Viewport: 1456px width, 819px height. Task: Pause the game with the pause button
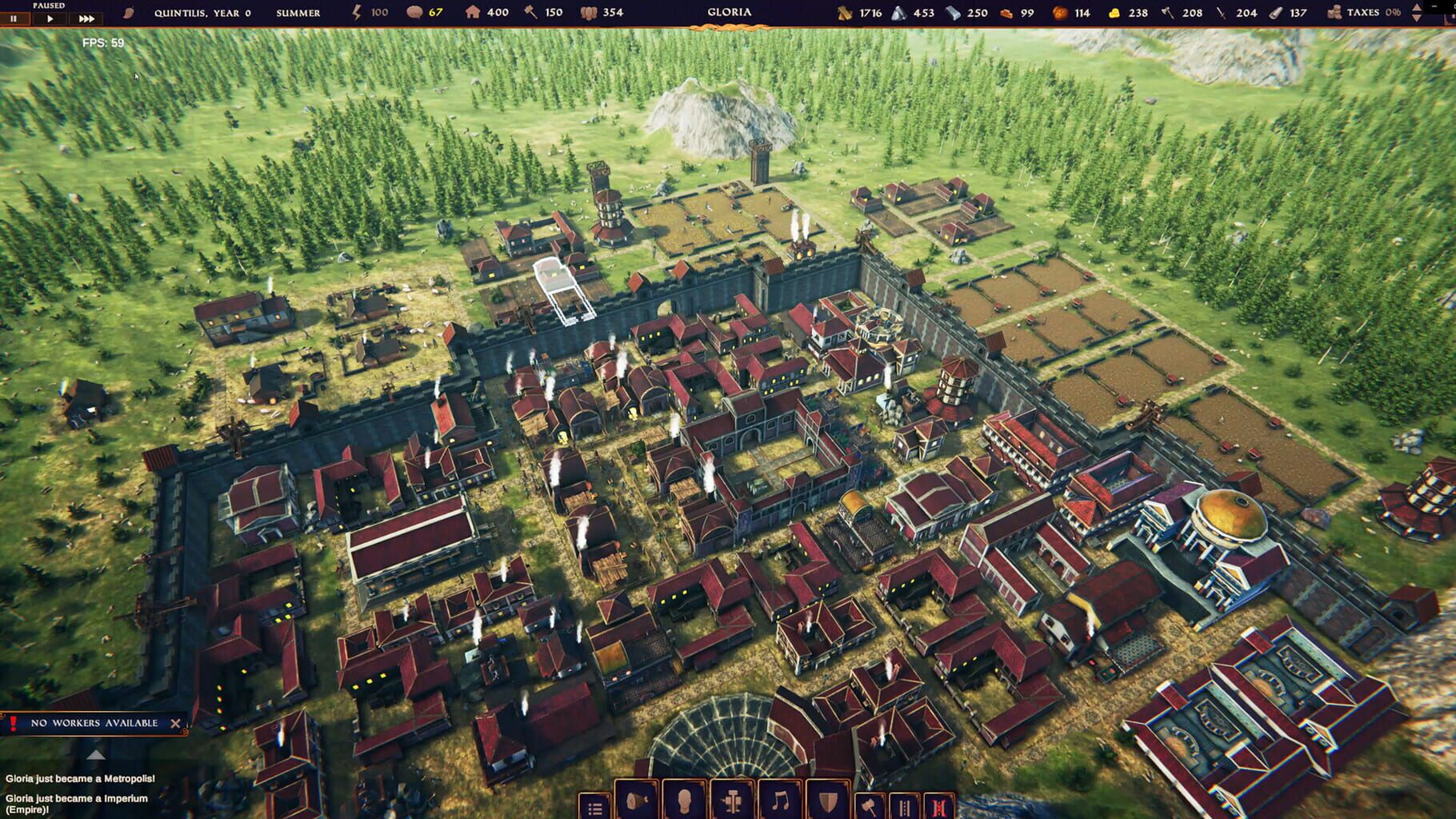[14, 17]
